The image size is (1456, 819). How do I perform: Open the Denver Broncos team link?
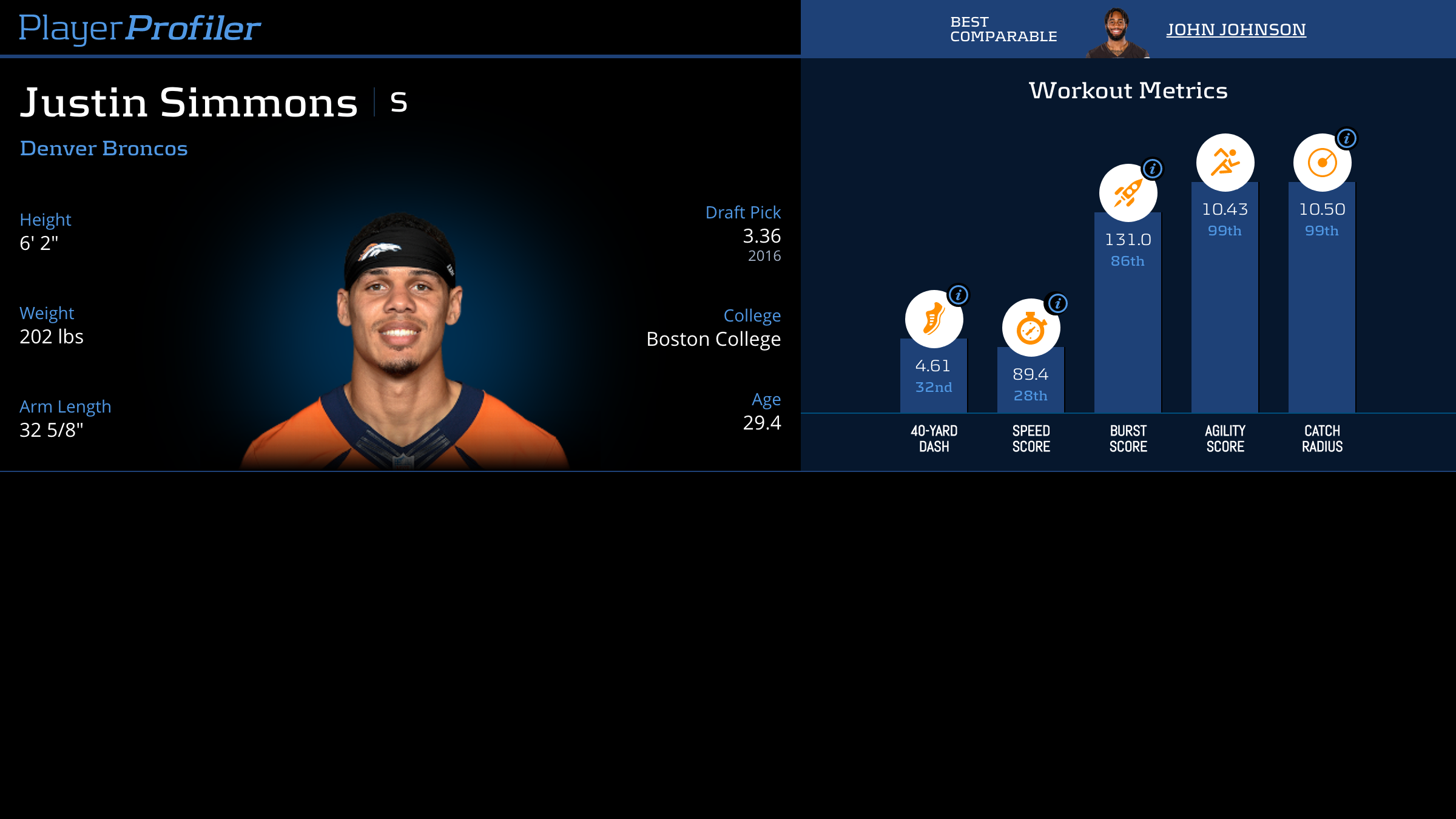(x=104, y=149)
